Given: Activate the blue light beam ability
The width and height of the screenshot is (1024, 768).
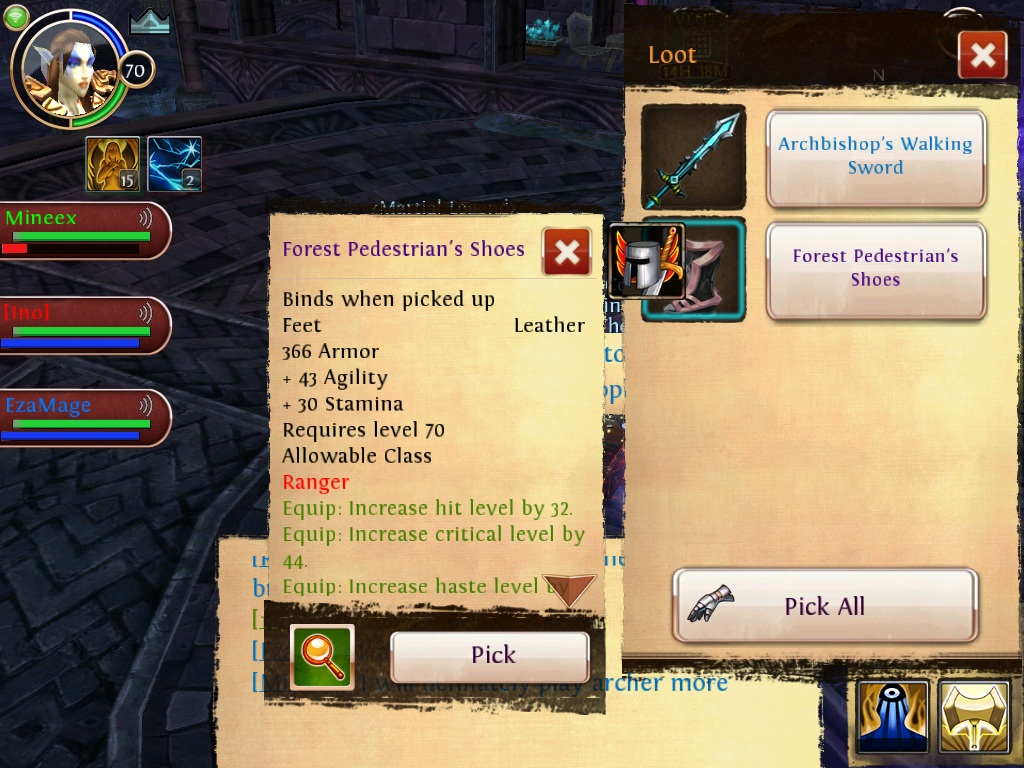Looking at the screenshot, I should tap(892, 717).
